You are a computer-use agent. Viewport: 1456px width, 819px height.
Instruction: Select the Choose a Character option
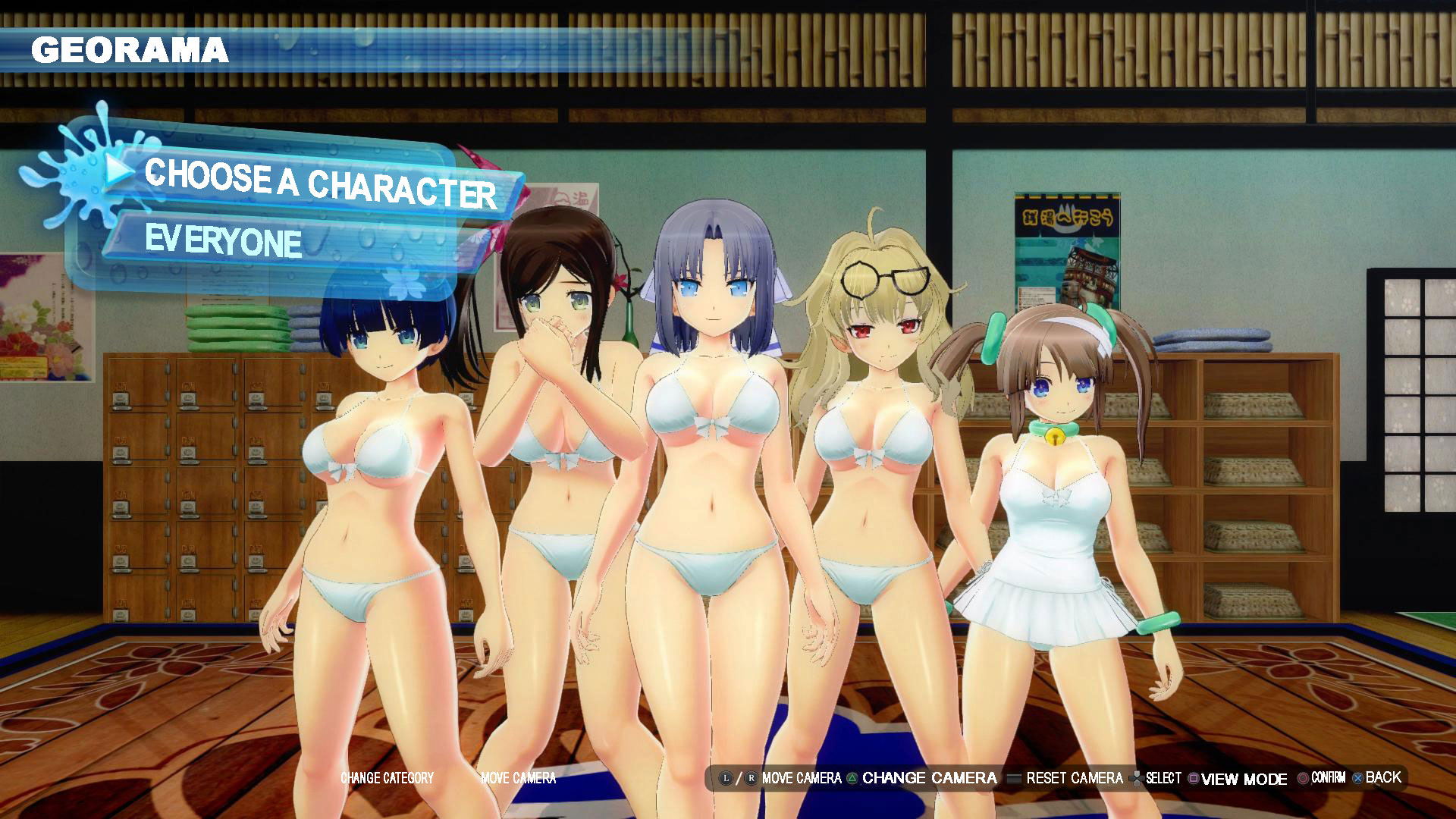[320, 184]
